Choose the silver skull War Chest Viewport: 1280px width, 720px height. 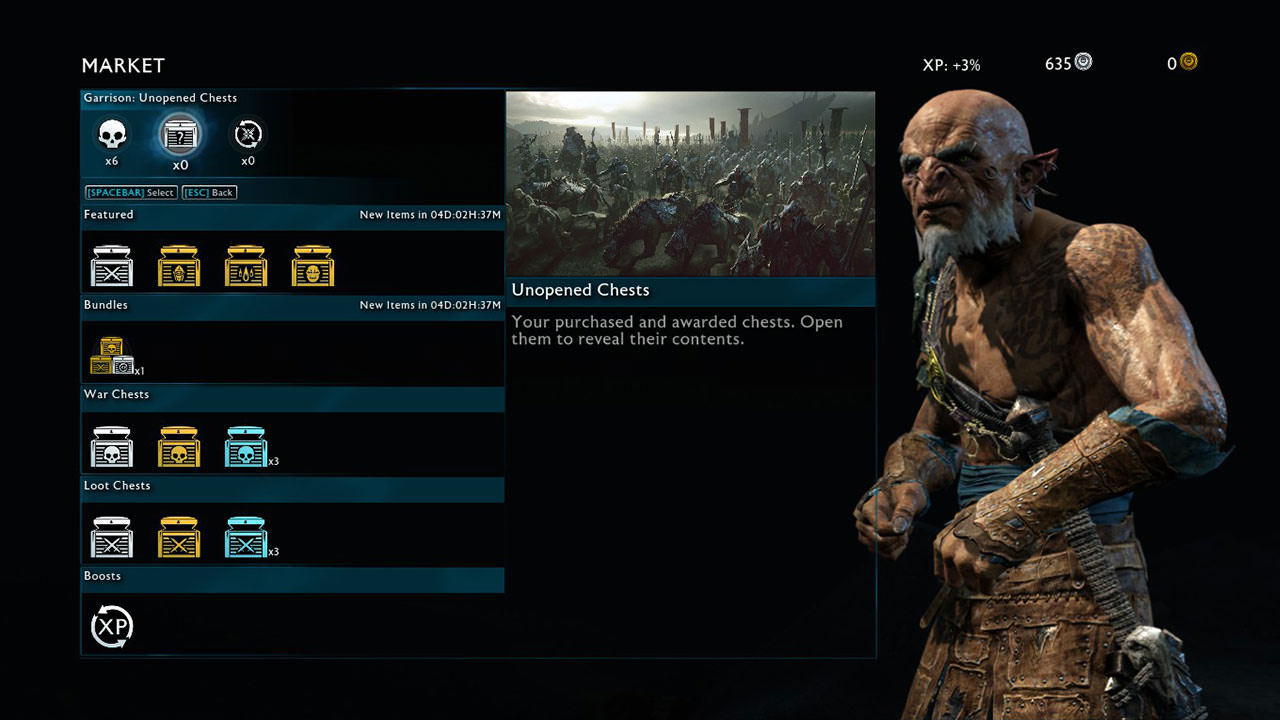click(x=112, y=447)
